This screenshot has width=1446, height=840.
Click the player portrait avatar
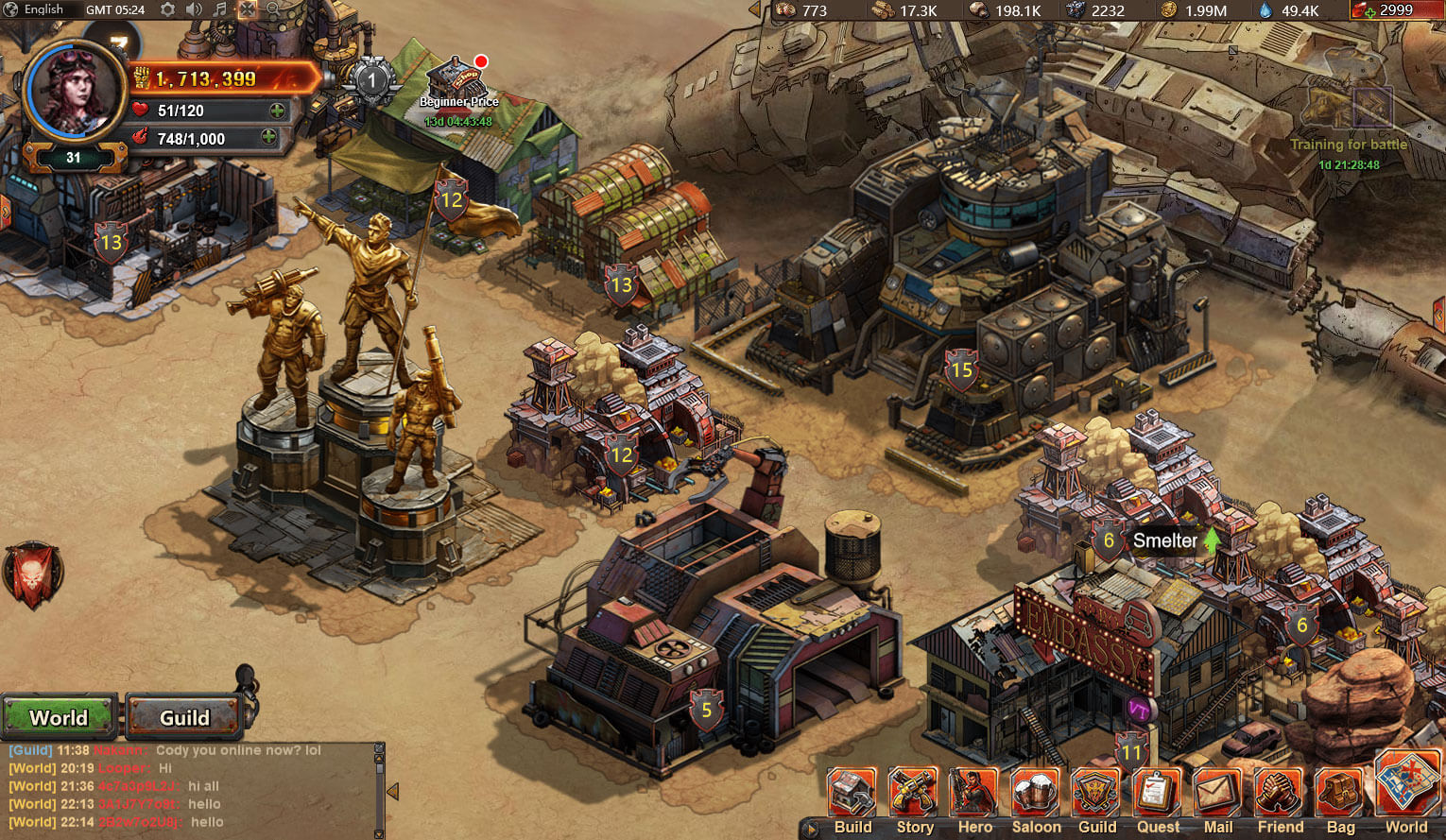(74, 92)
